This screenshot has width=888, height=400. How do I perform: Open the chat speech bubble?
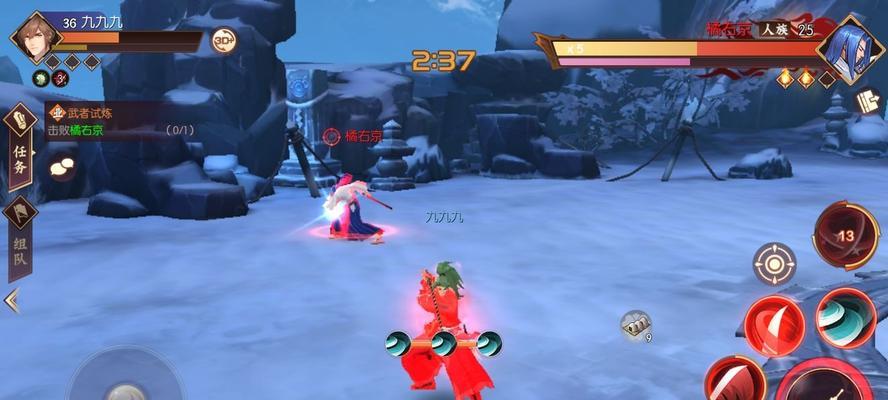62,166
